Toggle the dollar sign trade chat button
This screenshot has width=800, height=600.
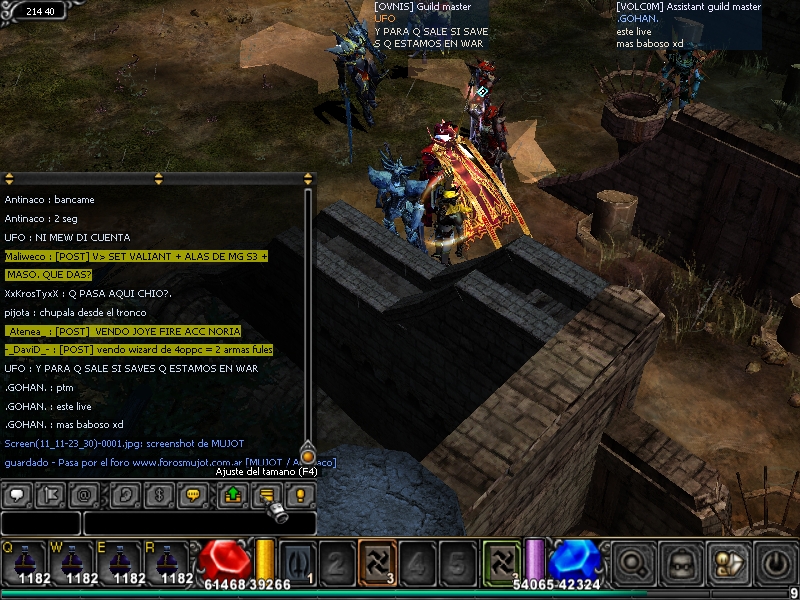pyautogui.click(x=159, y=495)
